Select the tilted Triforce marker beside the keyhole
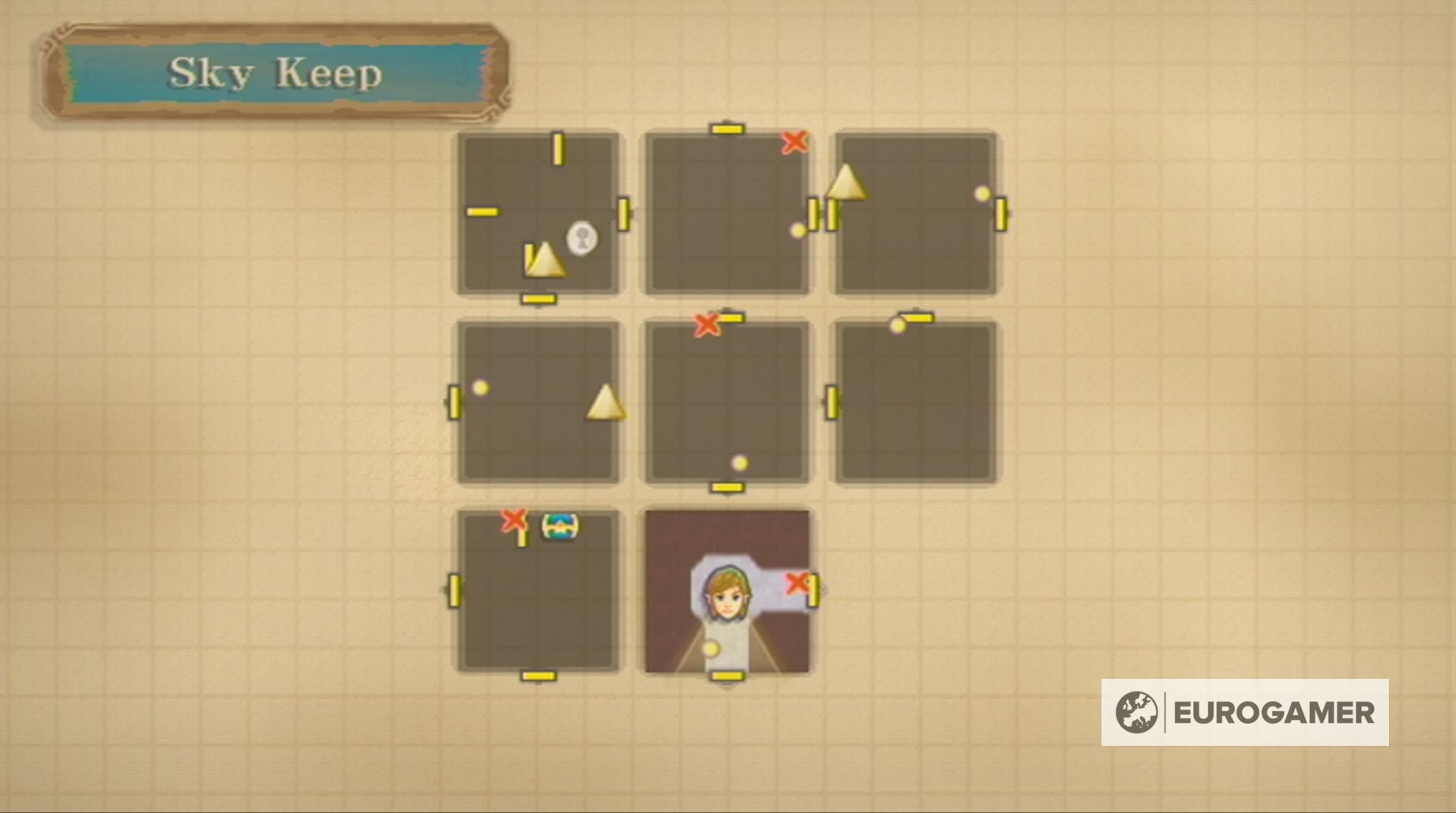The height and width of the screenshot is (813, 1456). [548, 260]
